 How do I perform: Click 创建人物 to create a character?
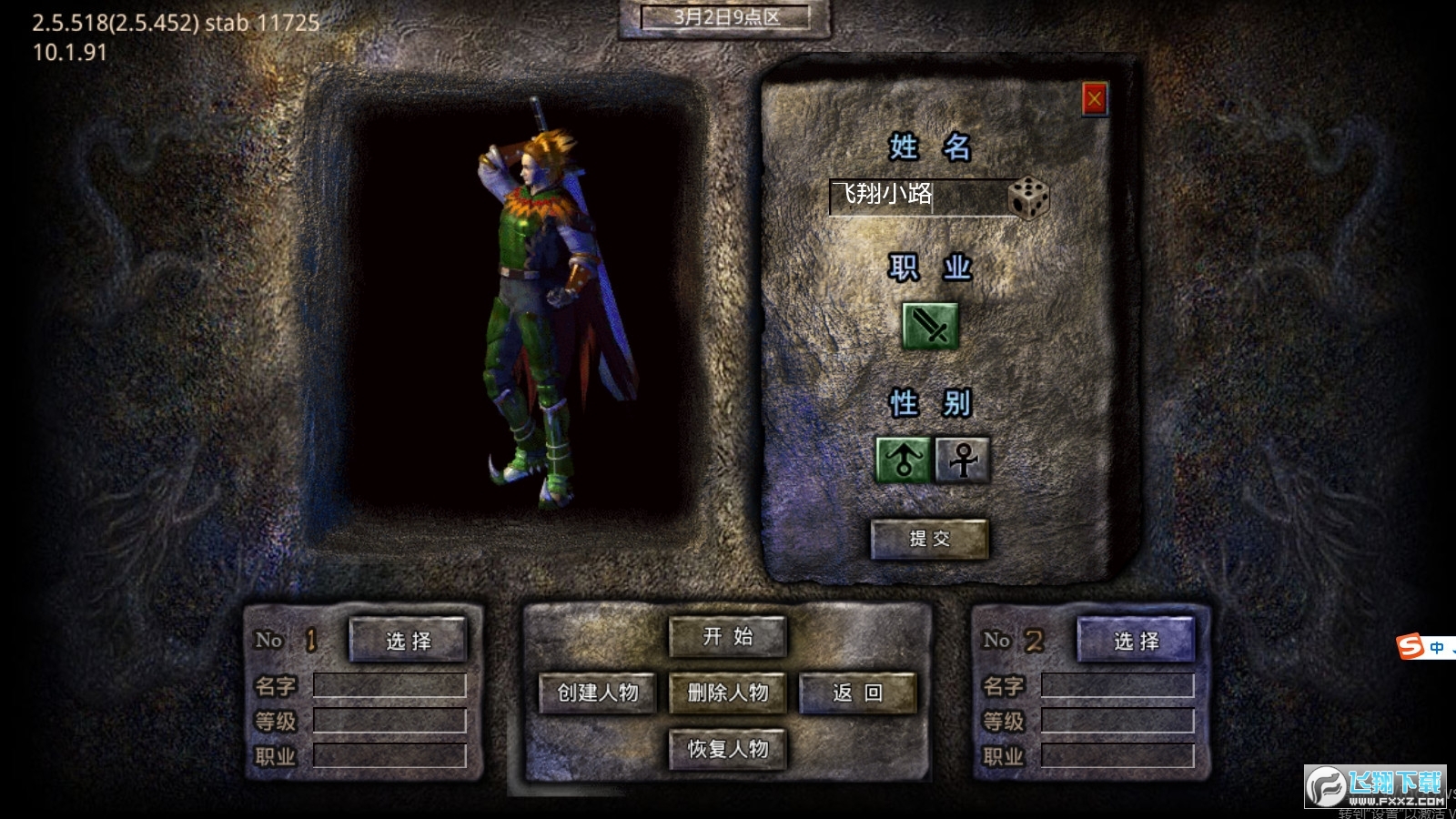point(598,693)
